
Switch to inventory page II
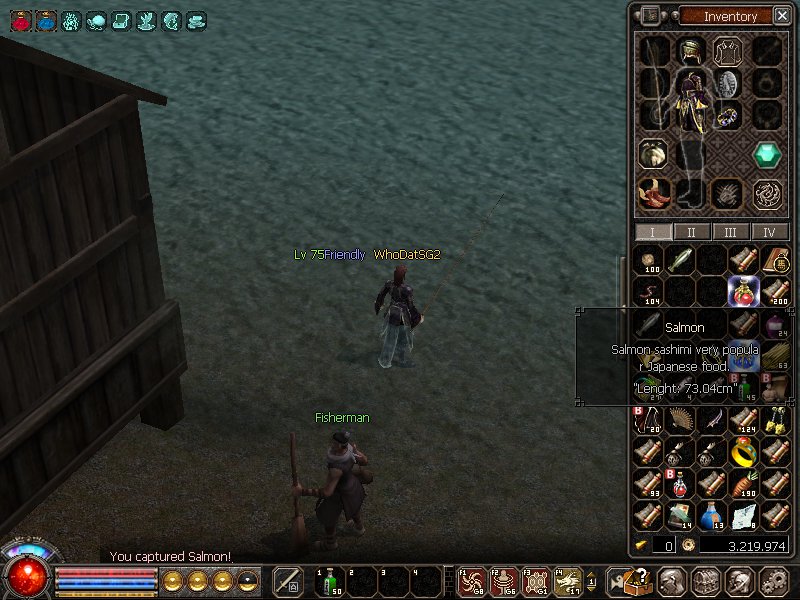click(691, 232)
